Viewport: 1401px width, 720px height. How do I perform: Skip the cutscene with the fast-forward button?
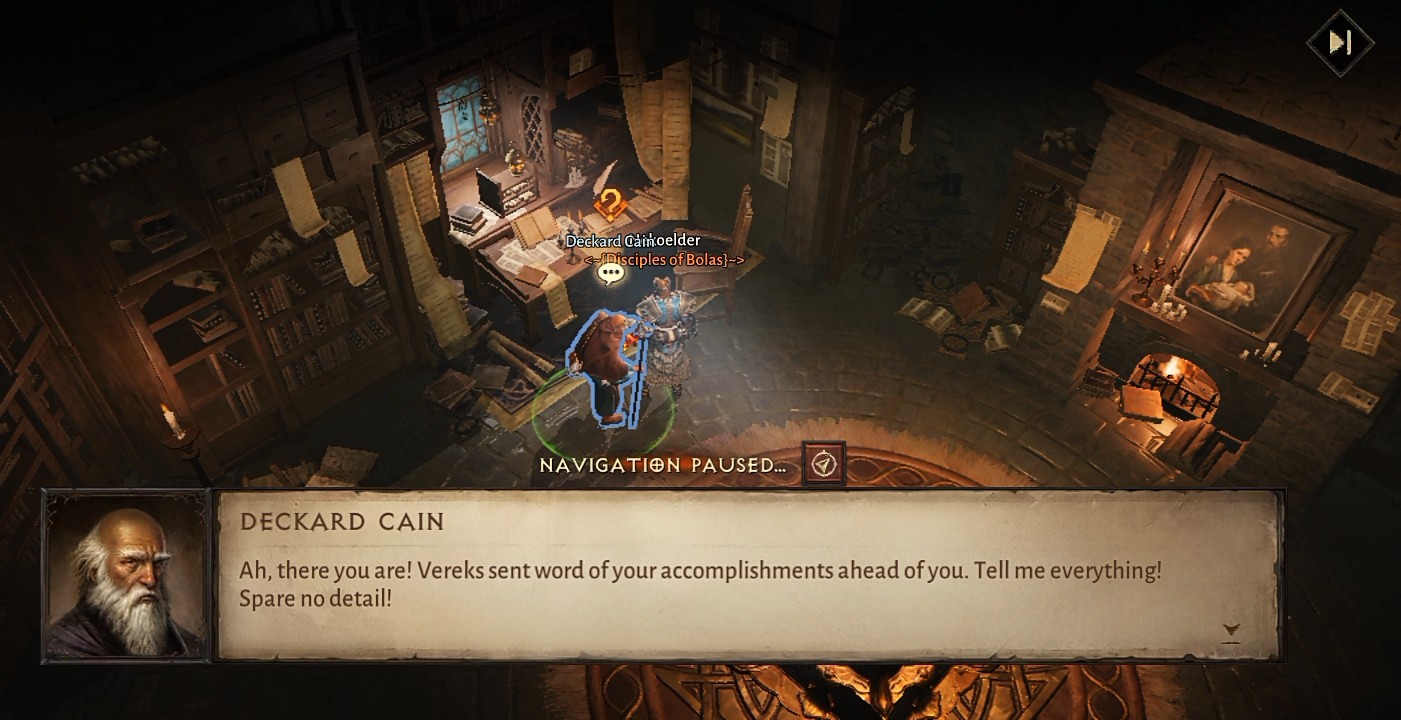point(1340,42)
